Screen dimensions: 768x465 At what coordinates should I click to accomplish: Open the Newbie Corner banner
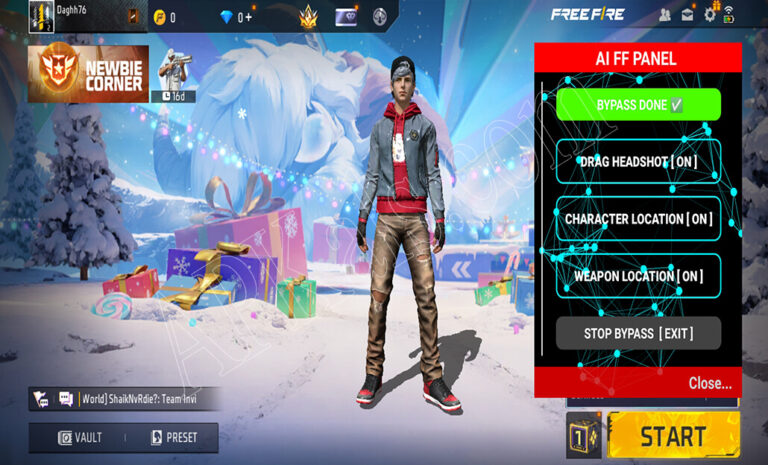88,74
